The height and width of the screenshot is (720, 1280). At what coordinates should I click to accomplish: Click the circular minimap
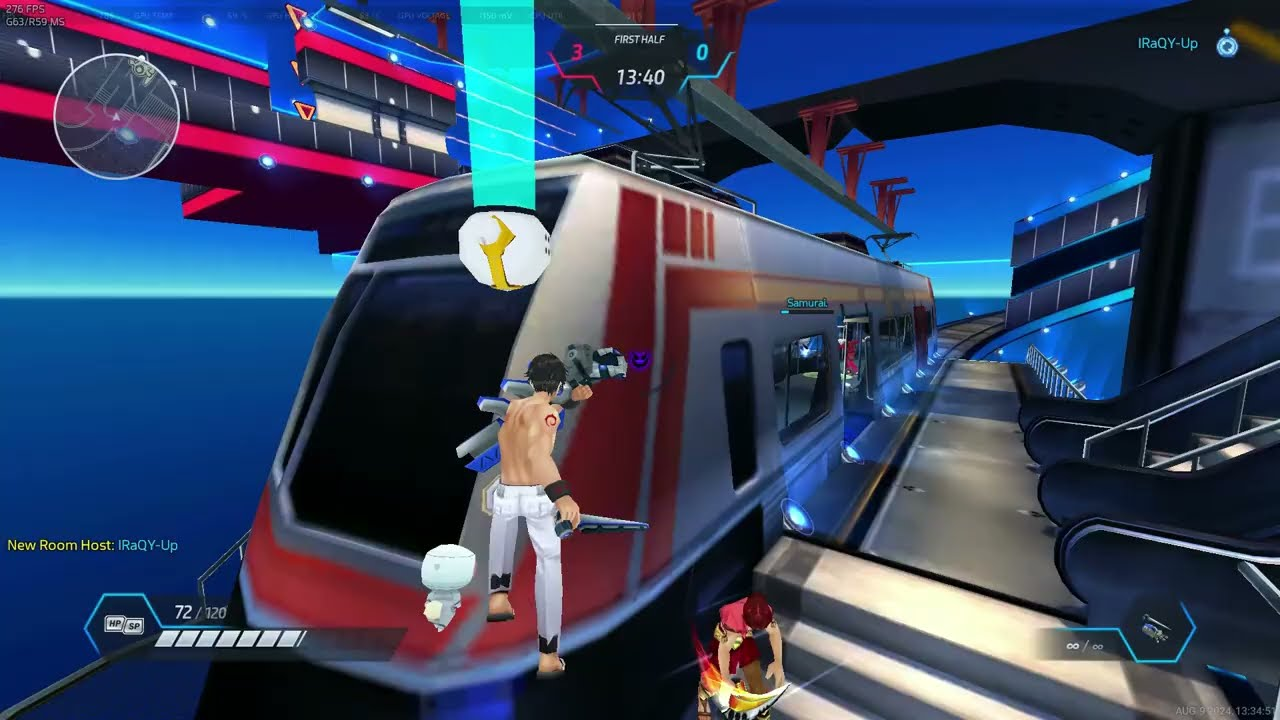tap(116, 117)
